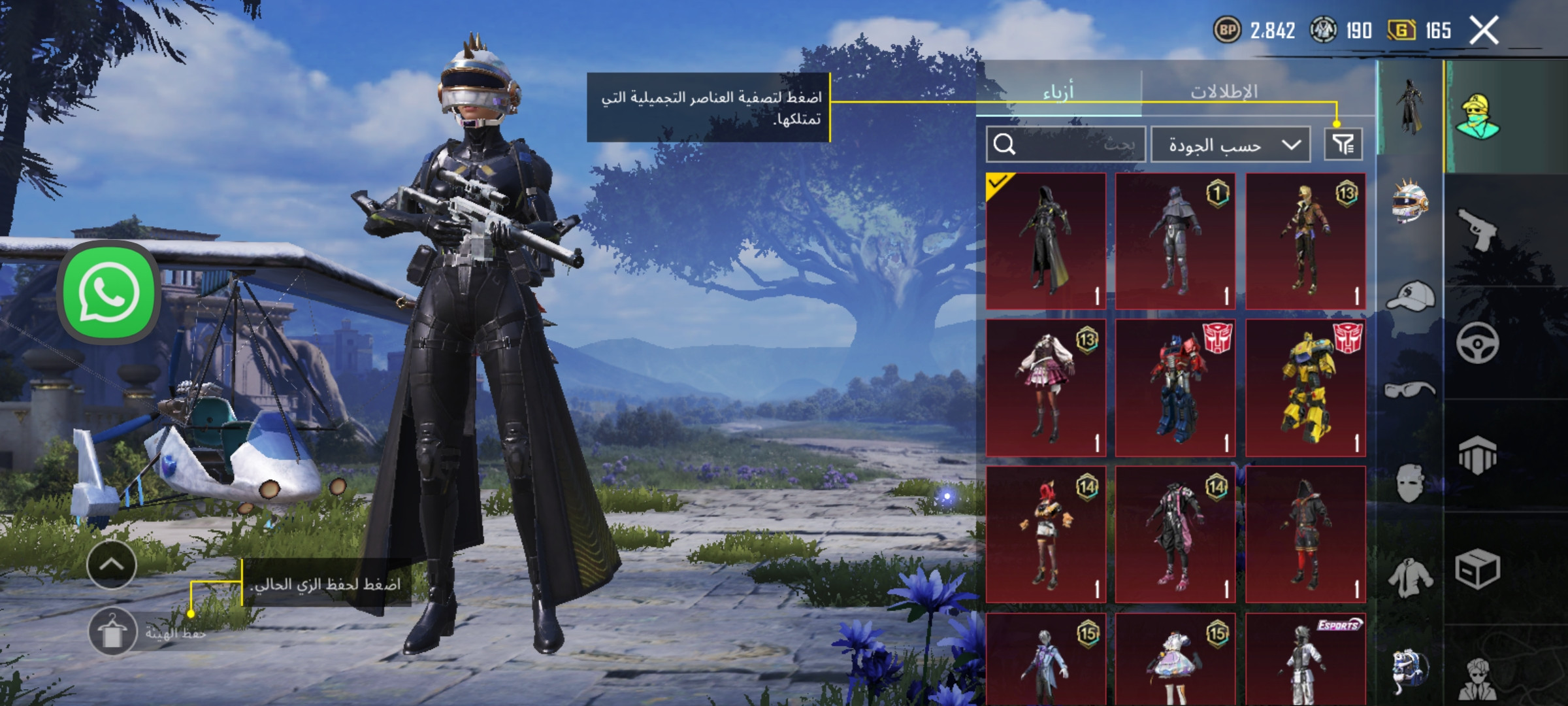Tap the WhatsApp overlay icon

[x=109, y=292]
